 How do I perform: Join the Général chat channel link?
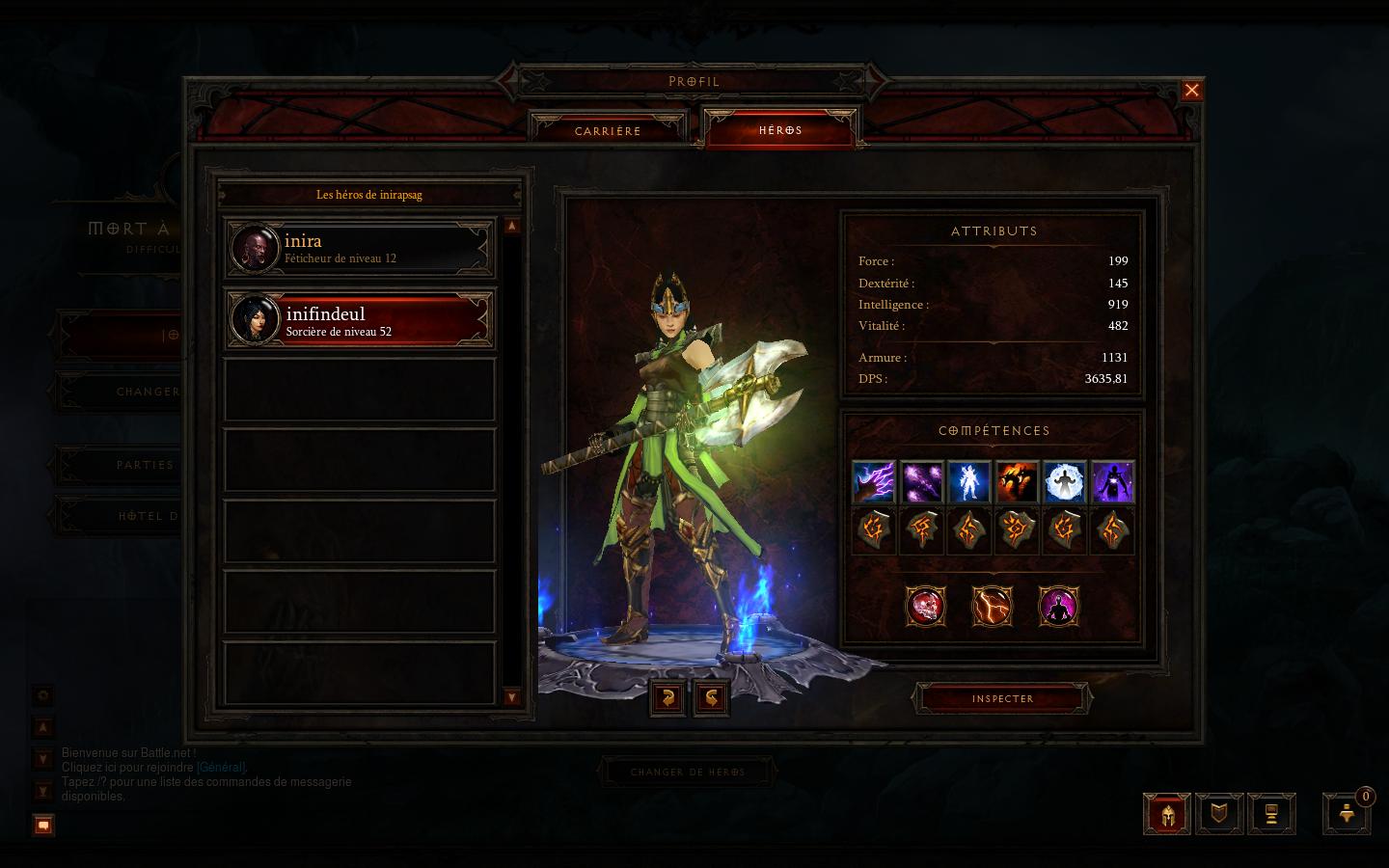click(x=221, y=768)
